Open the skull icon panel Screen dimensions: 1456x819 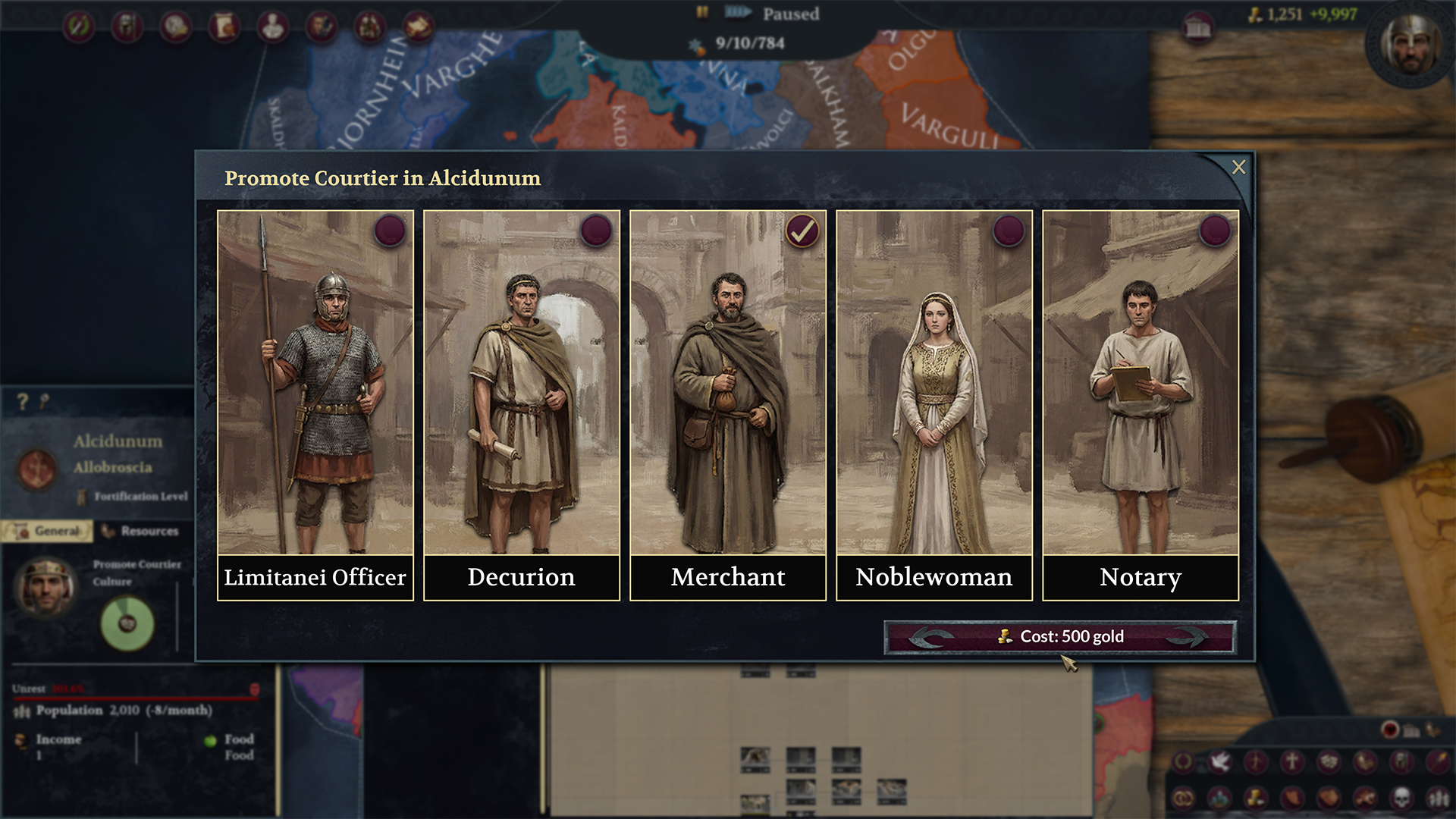click(x=1401, y=797)
